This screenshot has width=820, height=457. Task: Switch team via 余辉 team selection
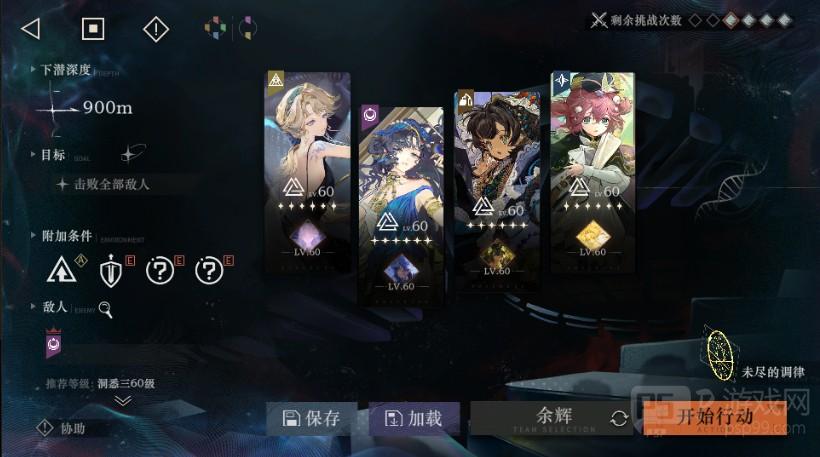pos(552,419)
